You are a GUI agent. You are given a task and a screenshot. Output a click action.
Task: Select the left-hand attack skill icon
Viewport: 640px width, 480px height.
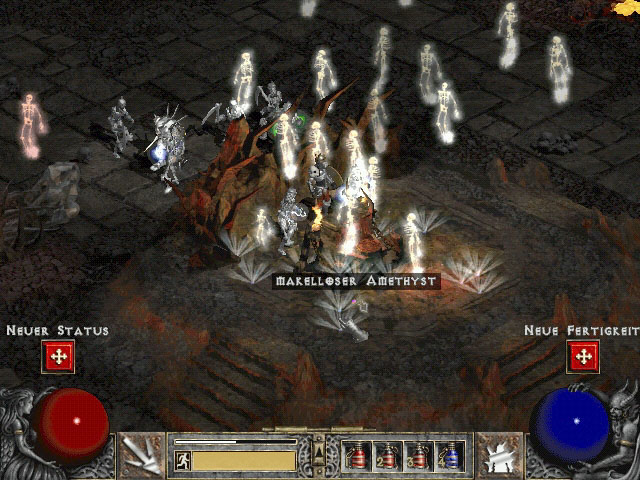[141, 455]
